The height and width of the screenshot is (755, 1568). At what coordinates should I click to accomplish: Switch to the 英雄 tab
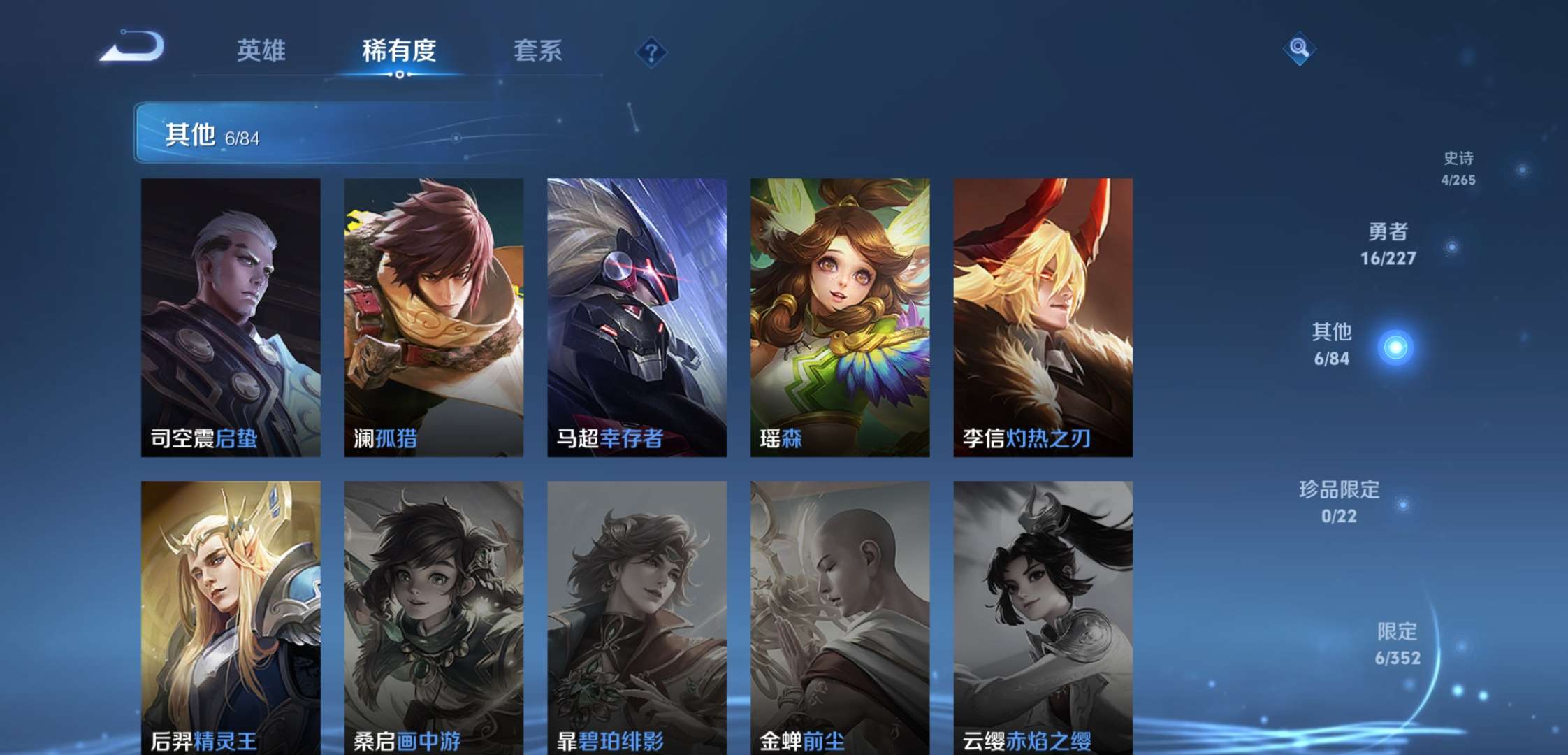pyautogui.click(x=261, y=51)
